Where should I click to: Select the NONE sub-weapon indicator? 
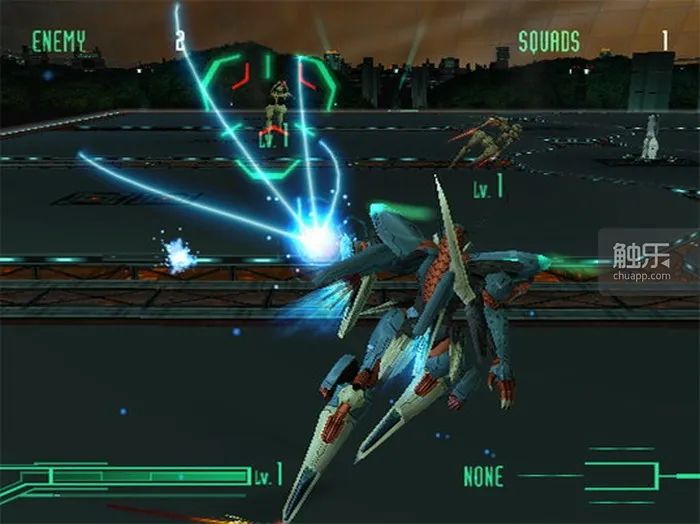[x=483, y=477]
